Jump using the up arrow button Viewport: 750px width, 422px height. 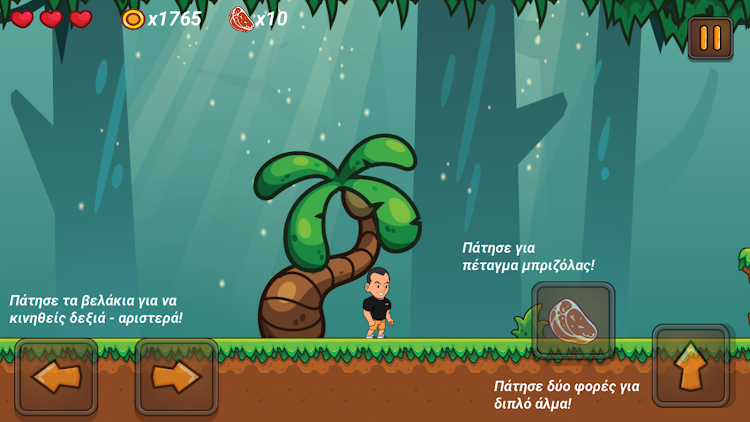click(x=691, y=365)
